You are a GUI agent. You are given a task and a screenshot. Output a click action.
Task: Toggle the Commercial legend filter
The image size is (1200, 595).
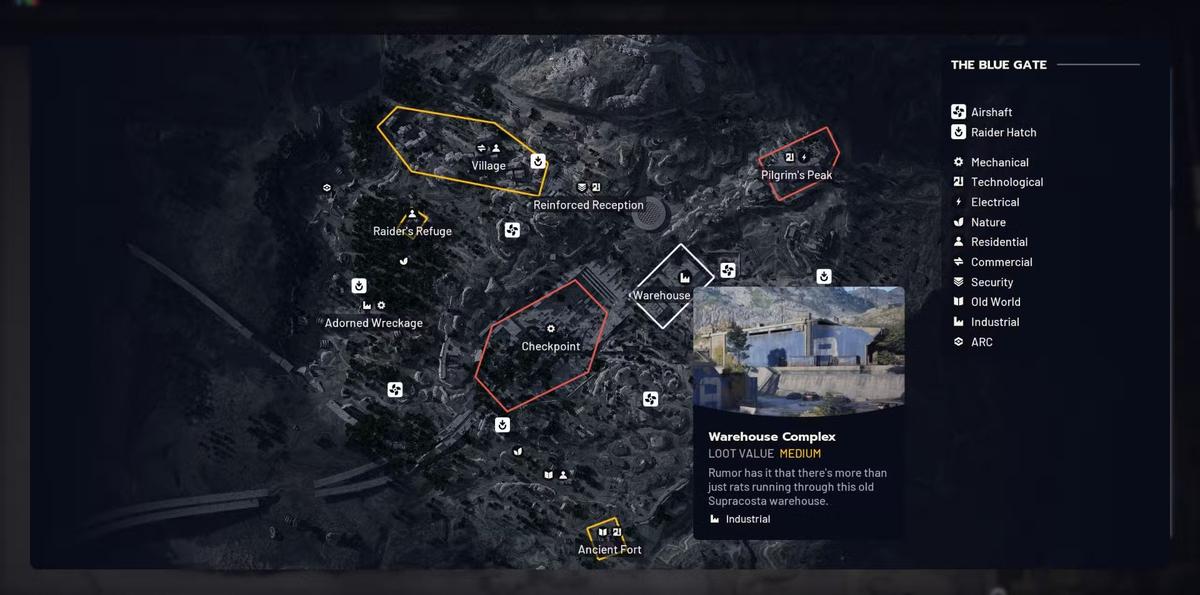[x=1001, y=262]
